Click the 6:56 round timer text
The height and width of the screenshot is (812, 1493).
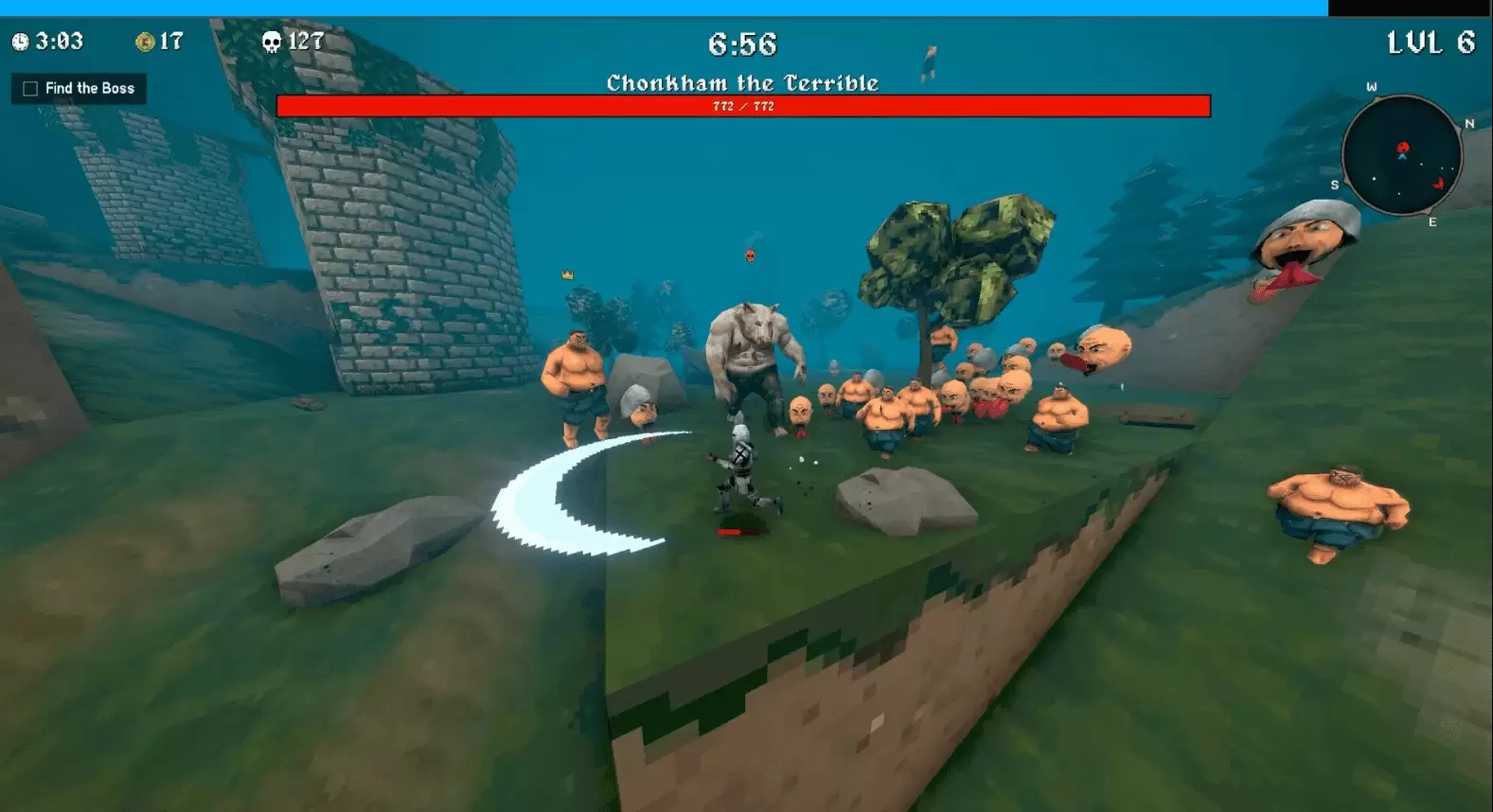pyautogui.click(x=741, y=45)
